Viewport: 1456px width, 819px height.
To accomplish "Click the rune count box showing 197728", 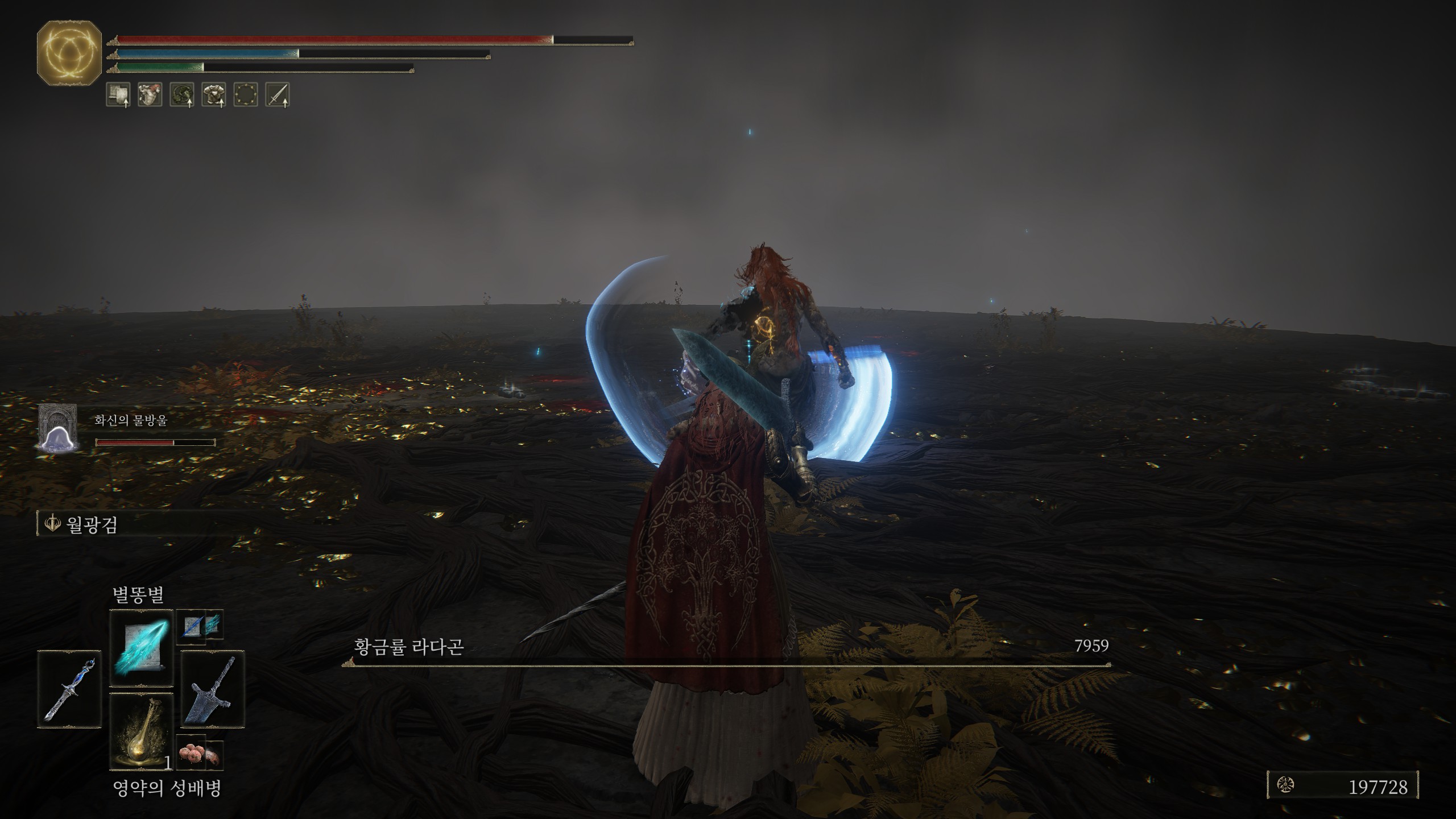I will tap(1343, 786).
